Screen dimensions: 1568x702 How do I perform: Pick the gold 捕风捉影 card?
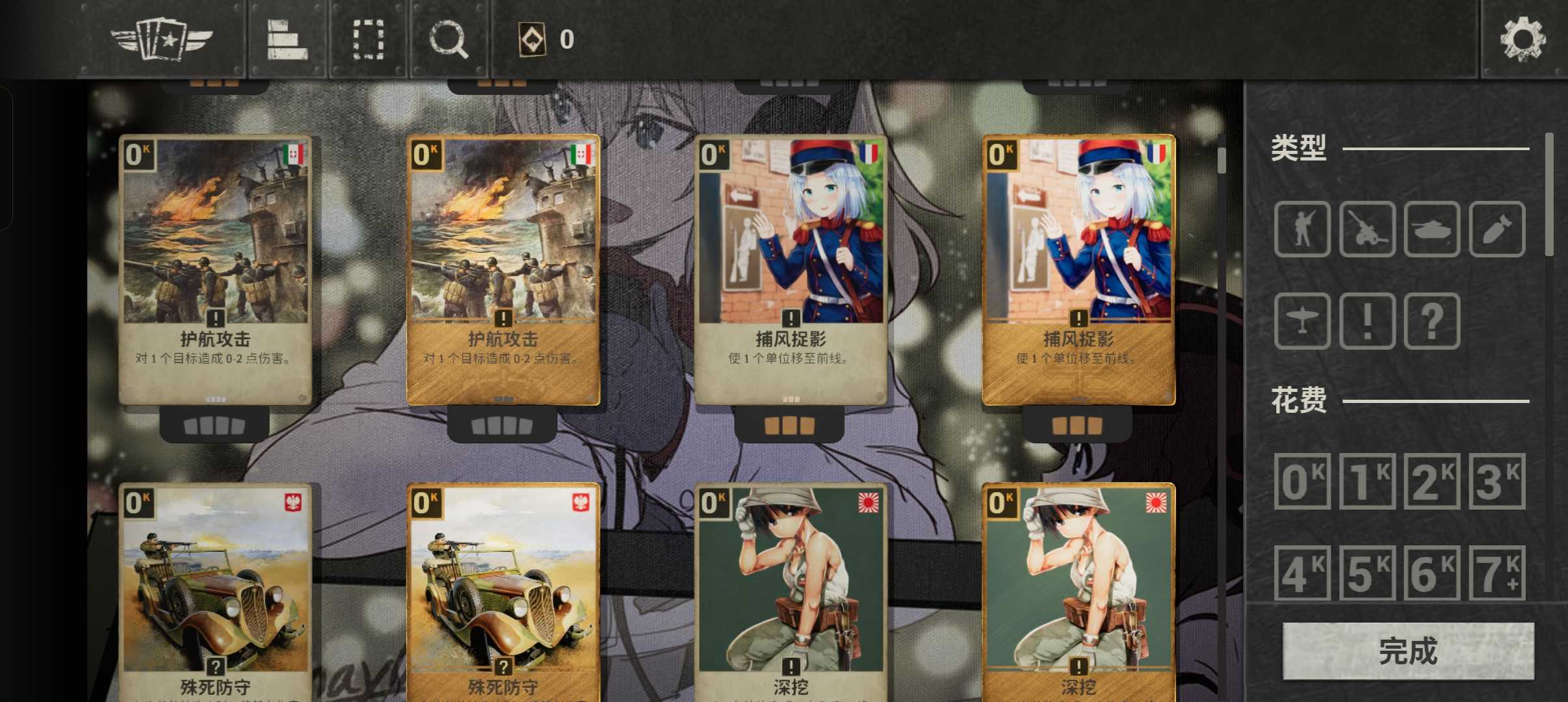[1078, 270]
